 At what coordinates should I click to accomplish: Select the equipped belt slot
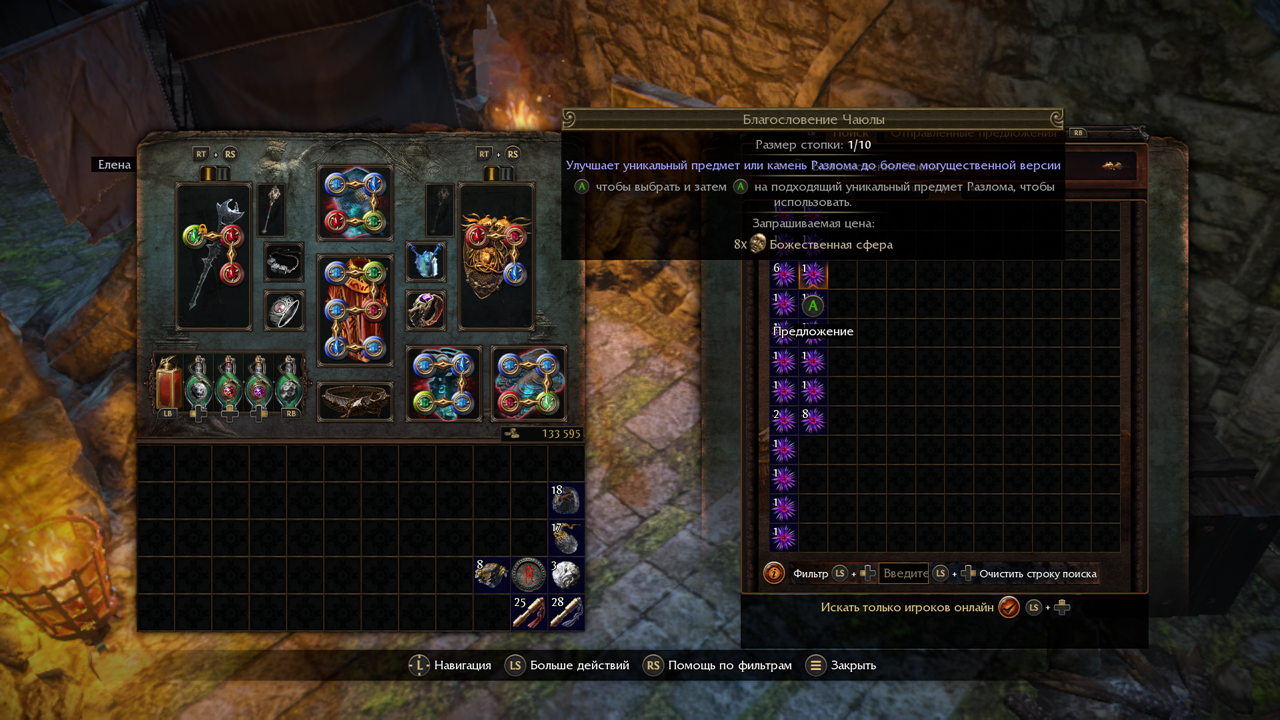354,401
